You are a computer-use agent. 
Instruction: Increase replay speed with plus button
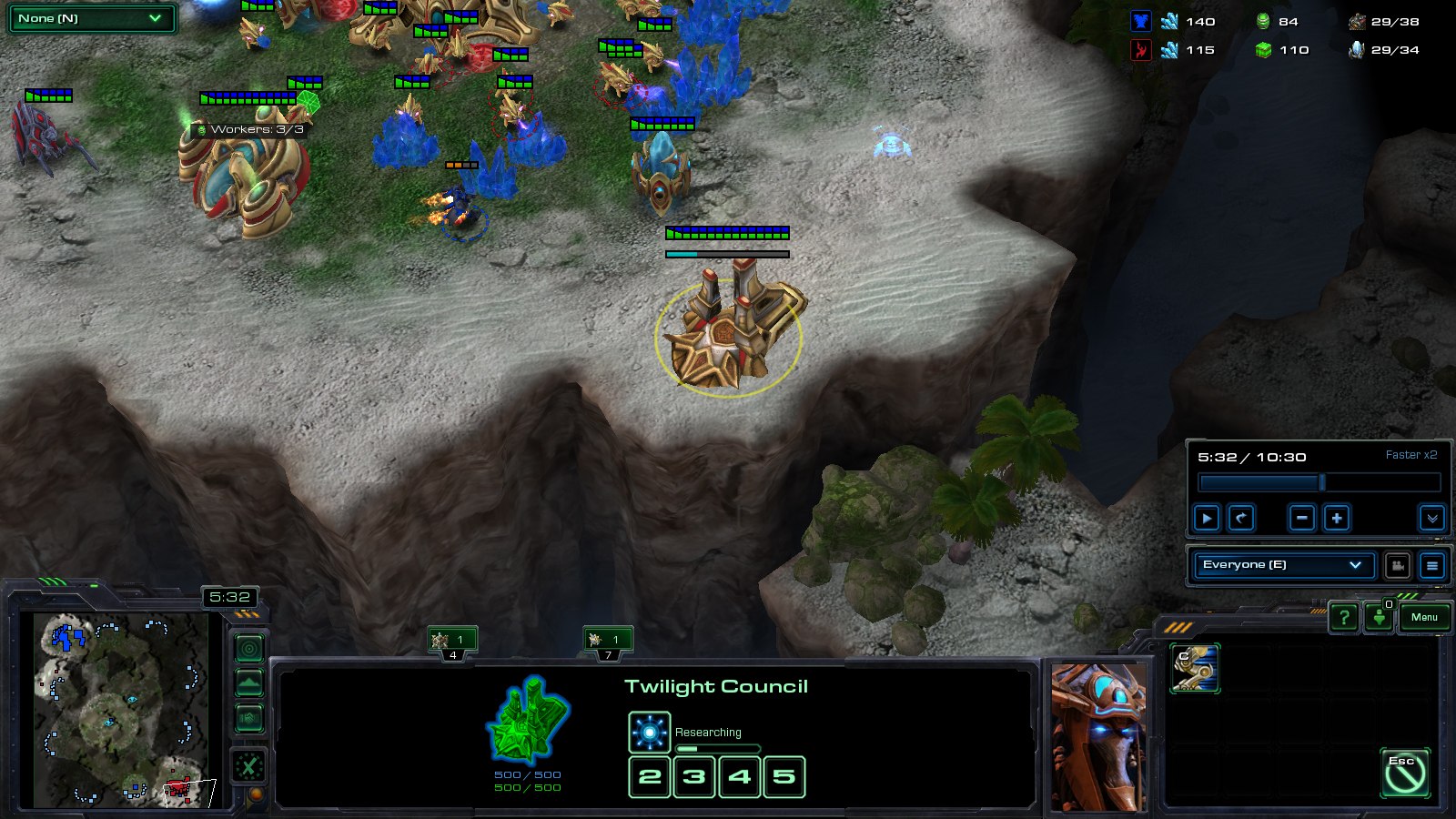click(x=1337, y=519)
